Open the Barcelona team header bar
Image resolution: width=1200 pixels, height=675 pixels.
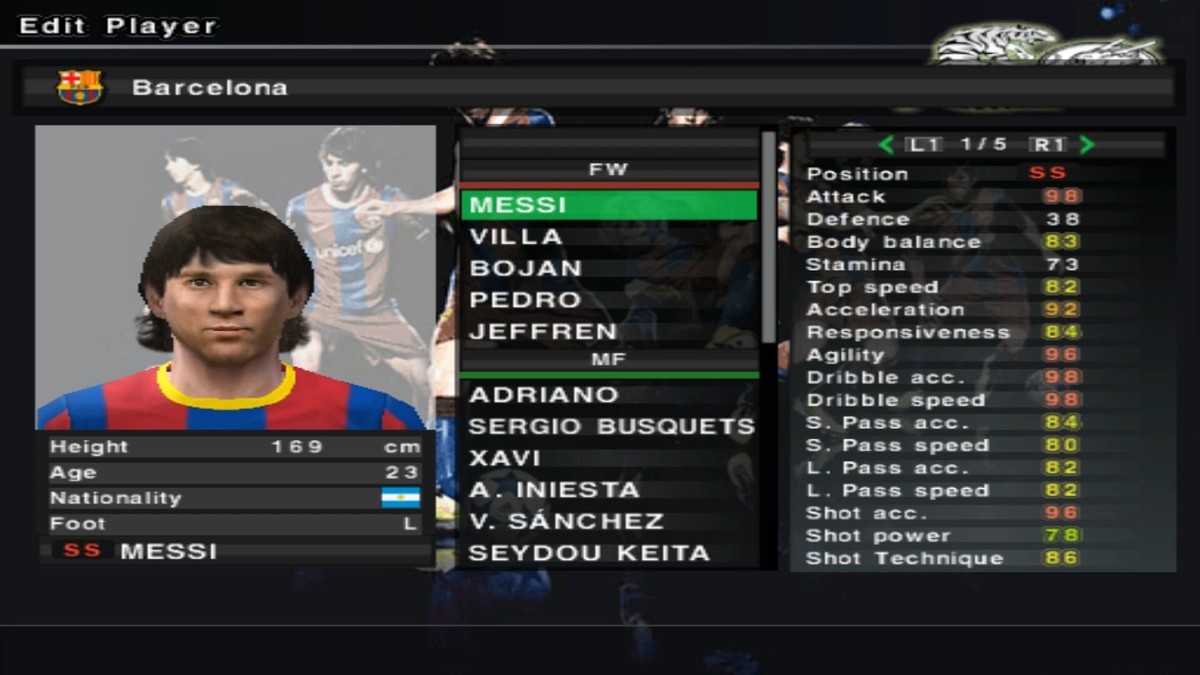pos(600,87)
